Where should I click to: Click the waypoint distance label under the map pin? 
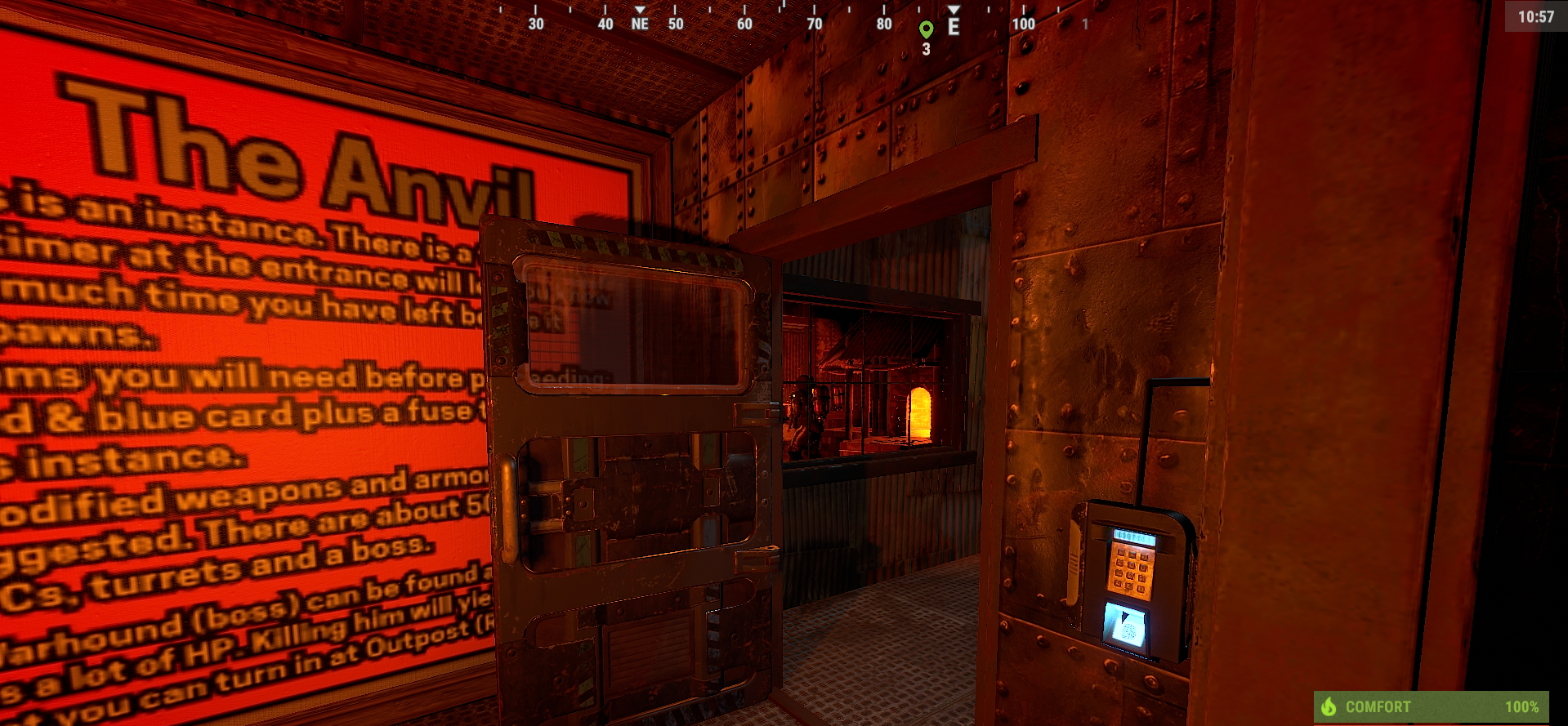(926, 51)
